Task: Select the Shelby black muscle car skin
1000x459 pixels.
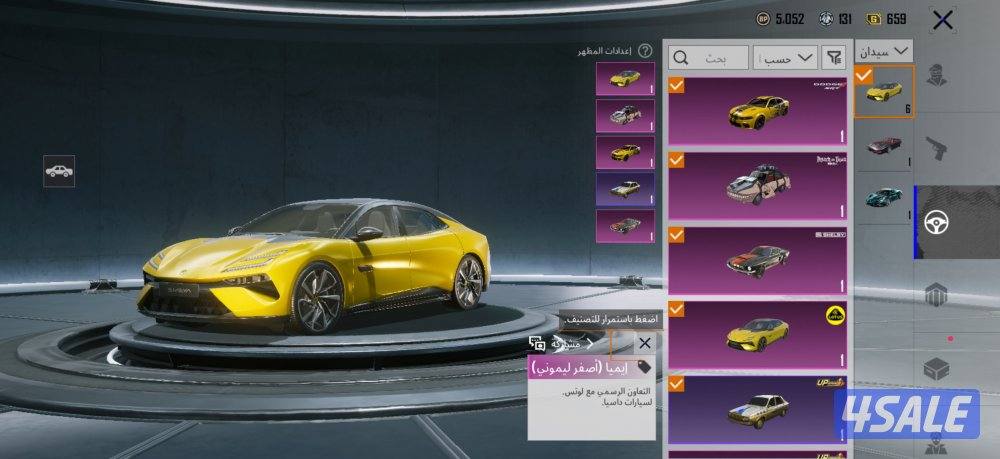Action: coord(758,259)
